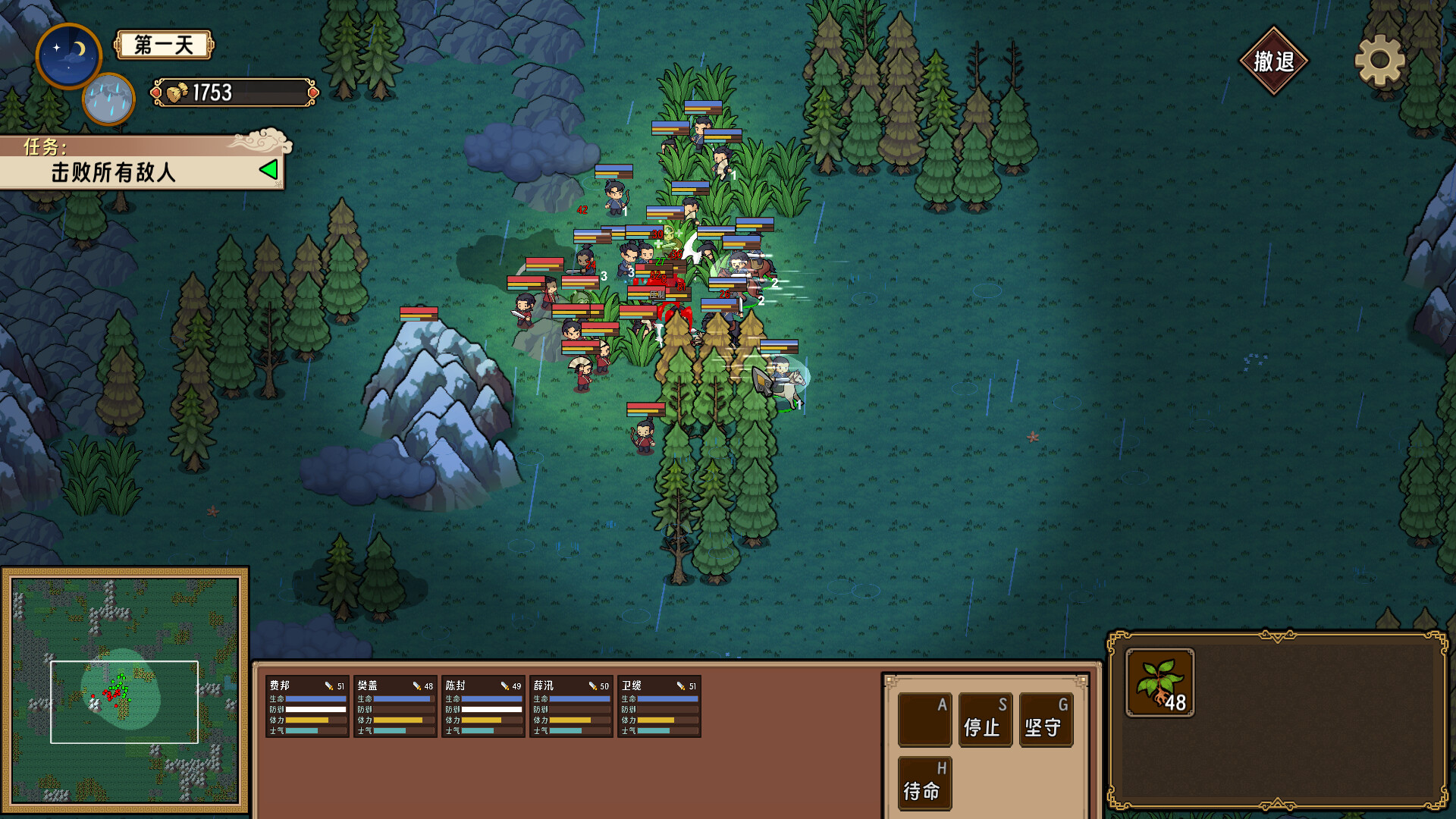Select the 费邦 unit card

click(x=307, y=707)
